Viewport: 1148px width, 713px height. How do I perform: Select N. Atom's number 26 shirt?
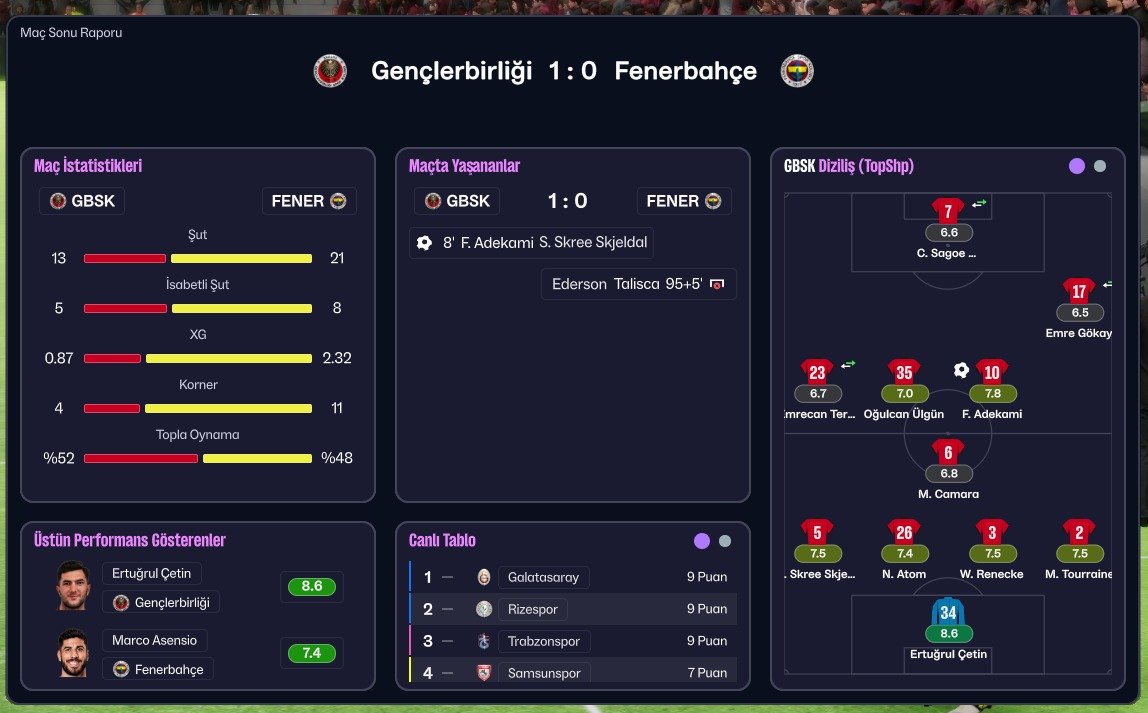point(904,532)
